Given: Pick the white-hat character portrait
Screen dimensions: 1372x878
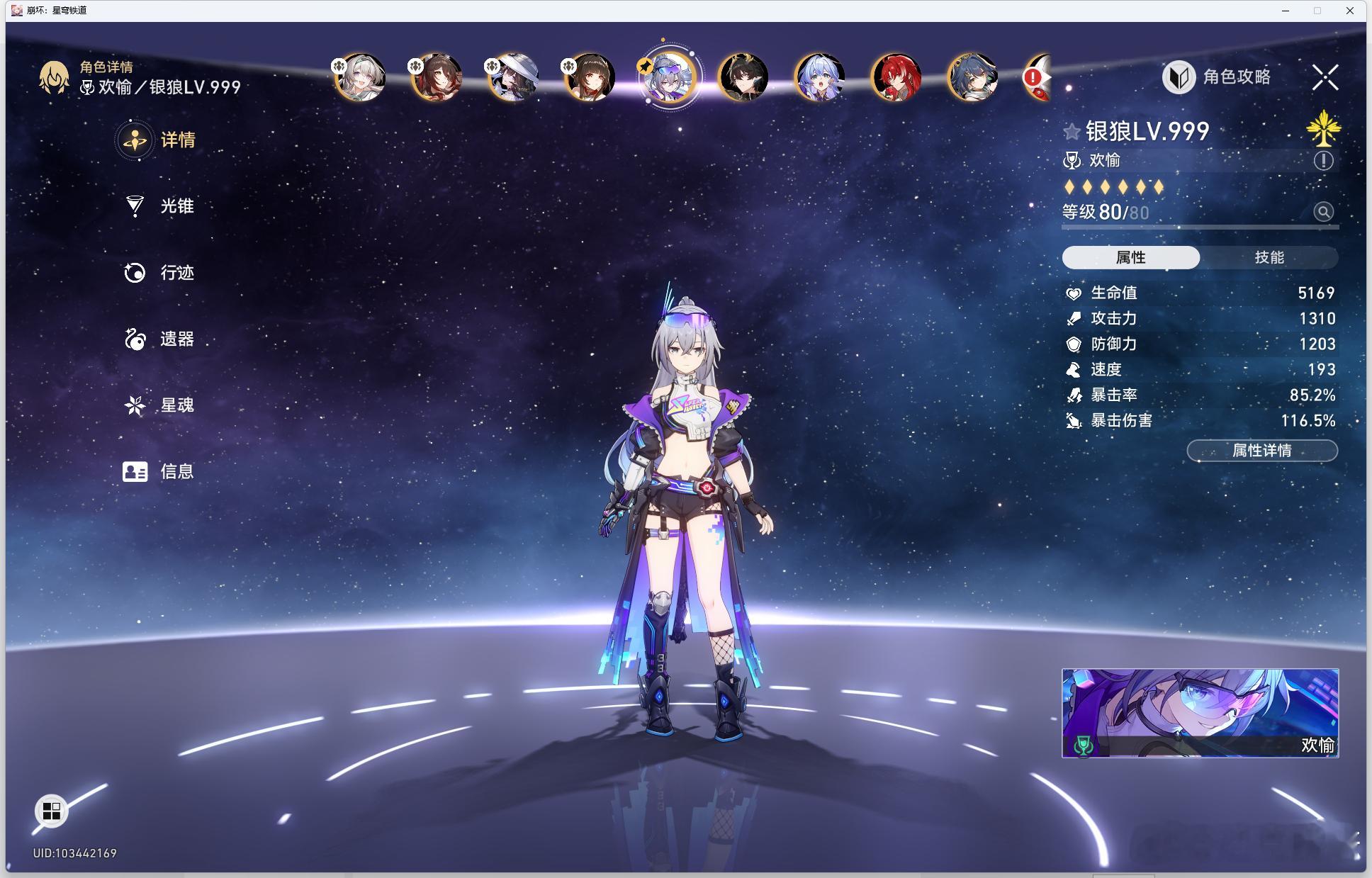Looking at the screenshot, I should tap(514, 77).
